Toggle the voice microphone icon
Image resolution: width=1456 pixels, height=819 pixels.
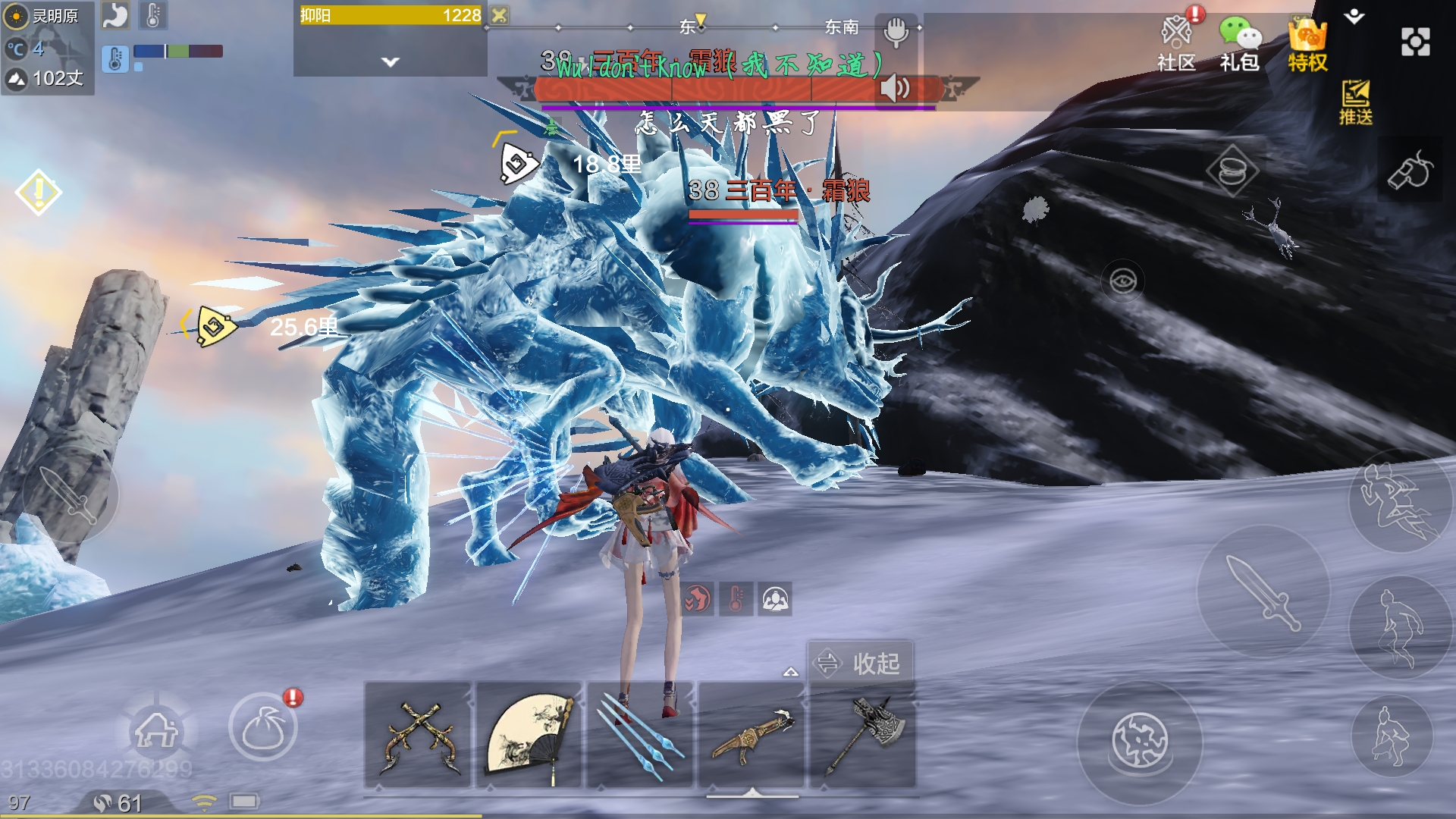896,33
